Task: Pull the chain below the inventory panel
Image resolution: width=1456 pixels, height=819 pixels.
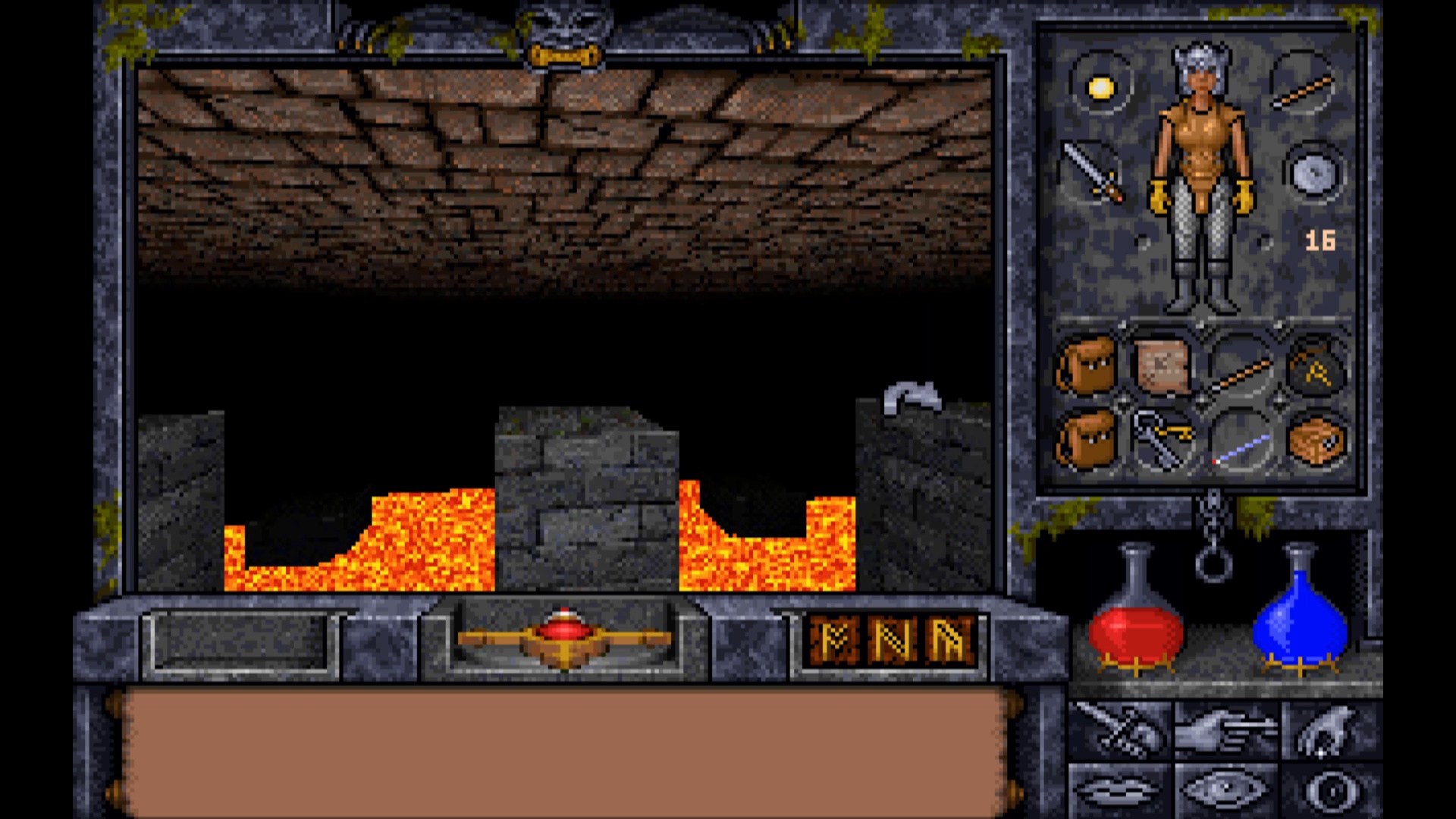Action: click(1213, 540)
